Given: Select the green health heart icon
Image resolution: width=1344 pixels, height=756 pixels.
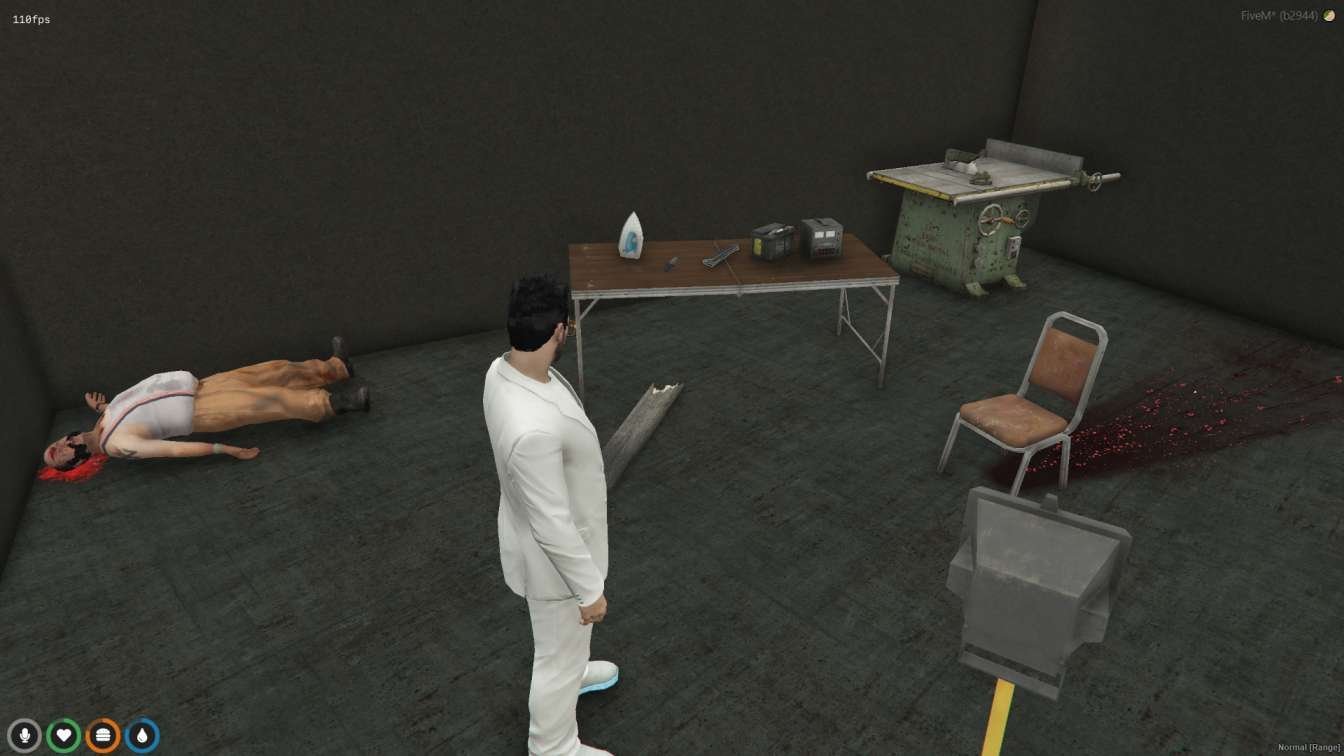Looking at the screenshot, I should click(64, 733).
